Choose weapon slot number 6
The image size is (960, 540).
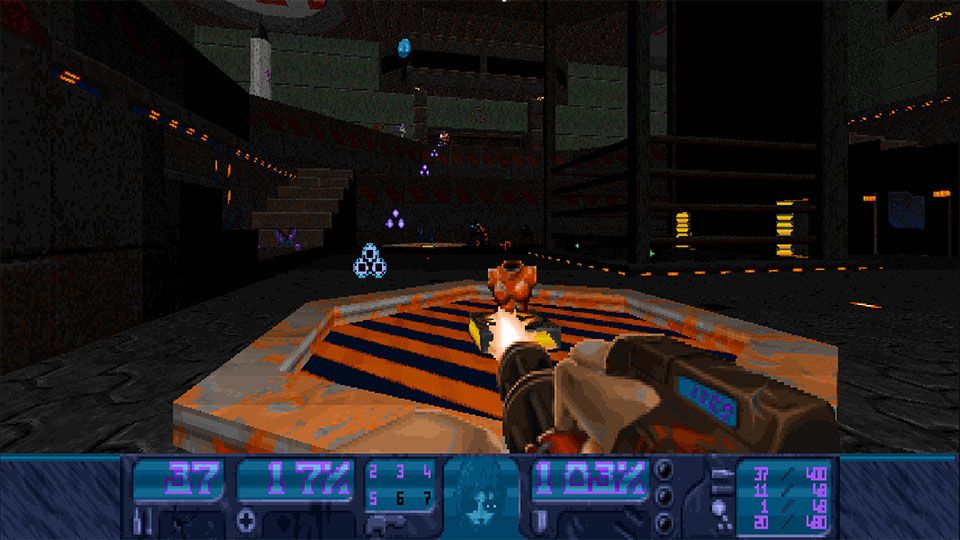(x=400, y=497)
